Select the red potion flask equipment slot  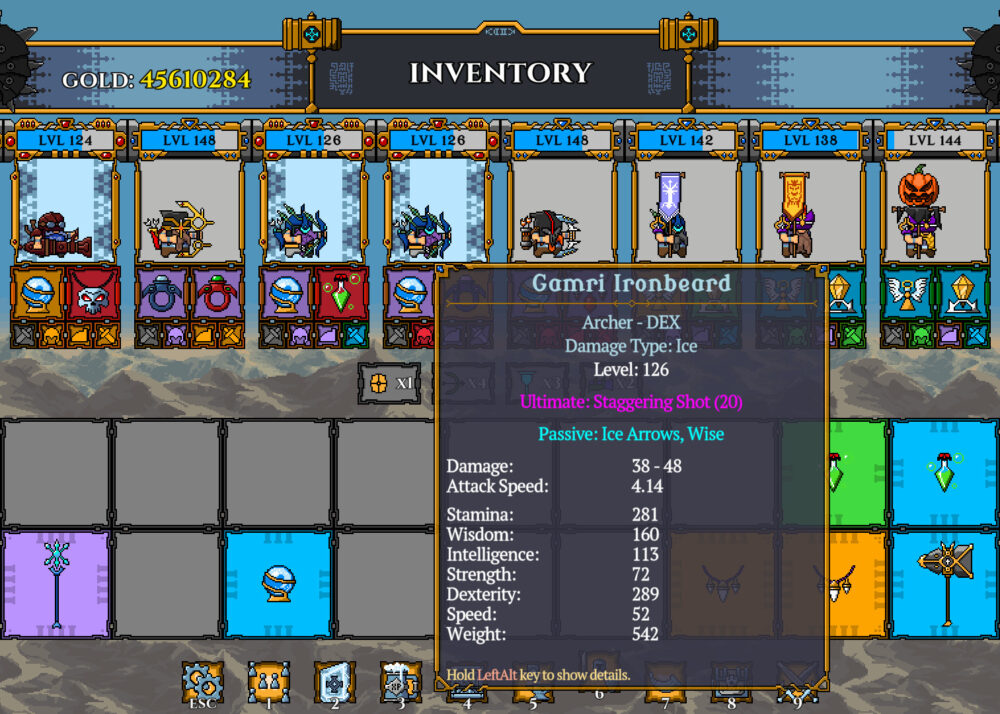[x=342, y=293]
